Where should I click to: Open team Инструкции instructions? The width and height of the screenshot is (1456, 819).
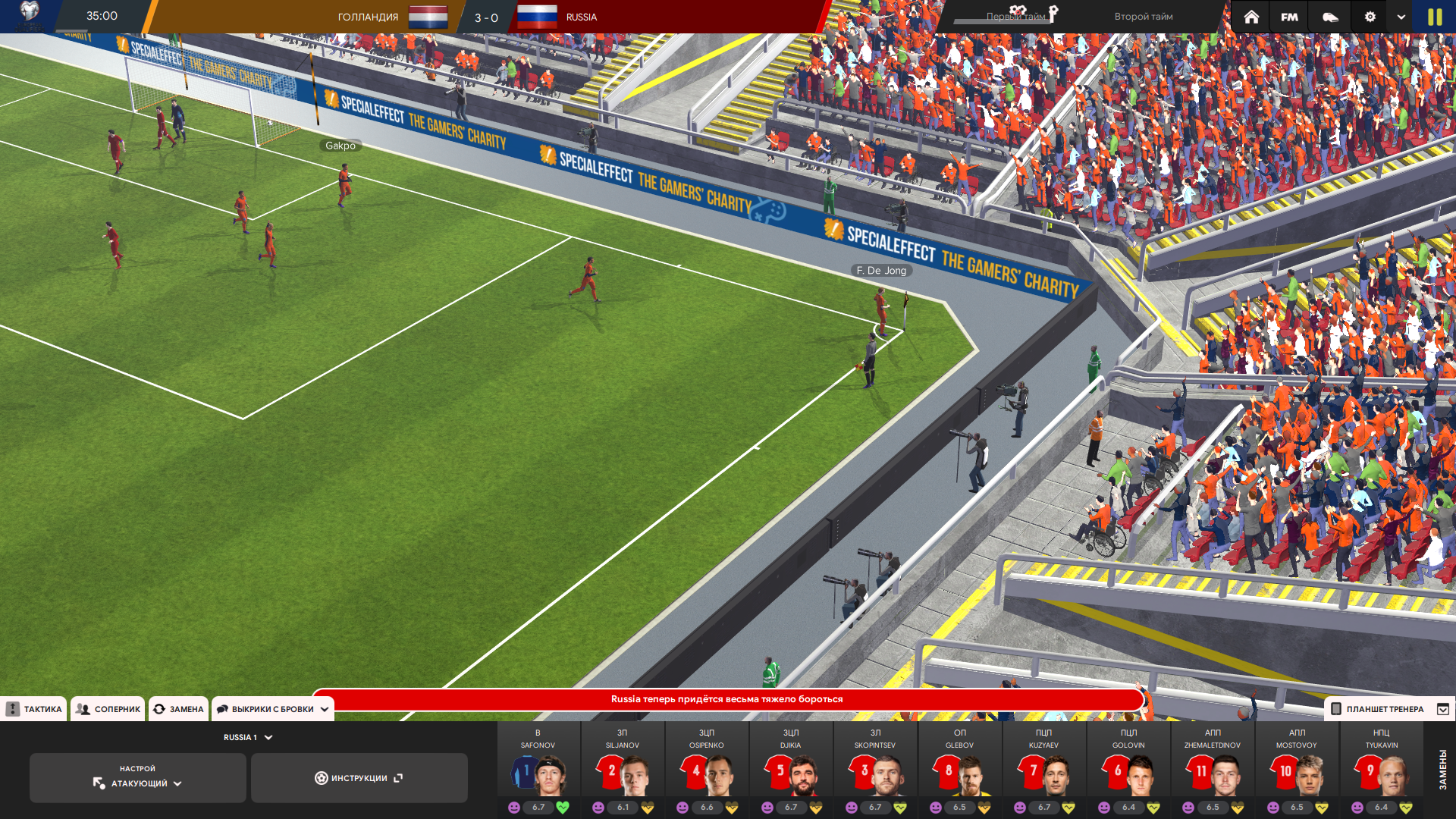coord(359,778)
